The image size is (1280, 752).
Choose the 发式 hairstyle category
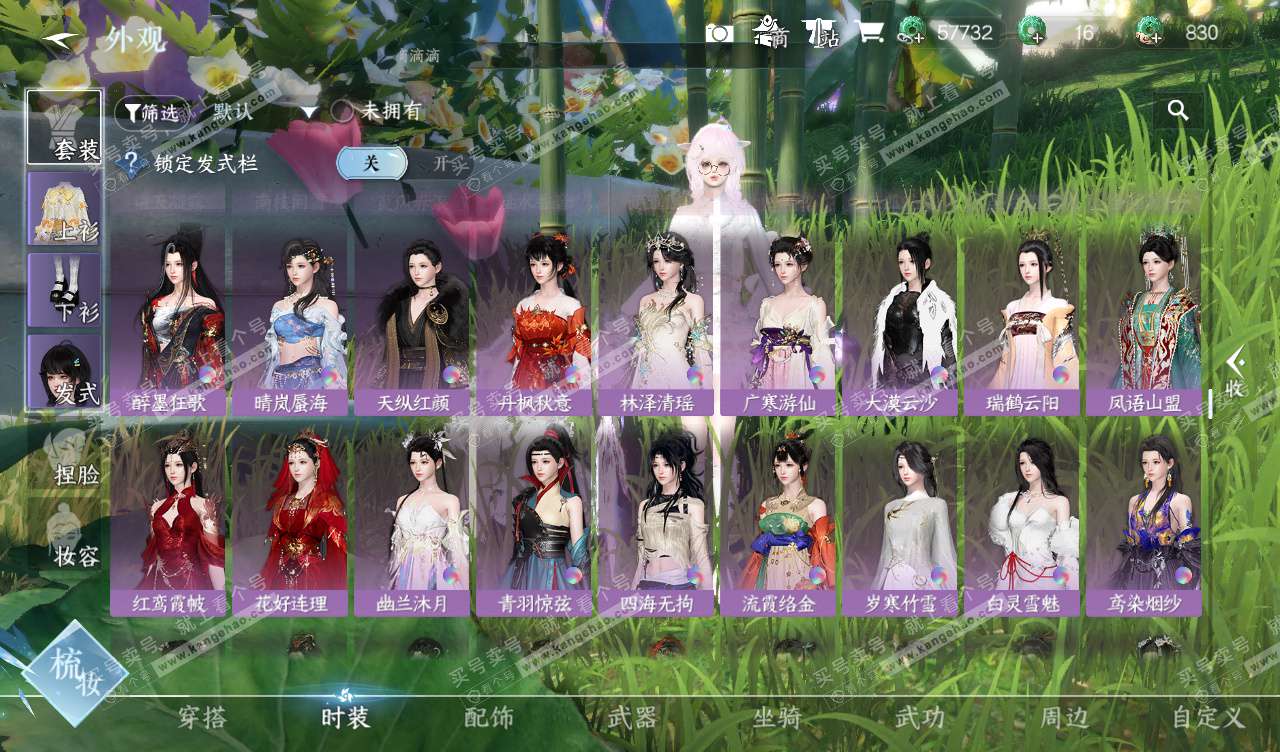(x=65, y=371)
